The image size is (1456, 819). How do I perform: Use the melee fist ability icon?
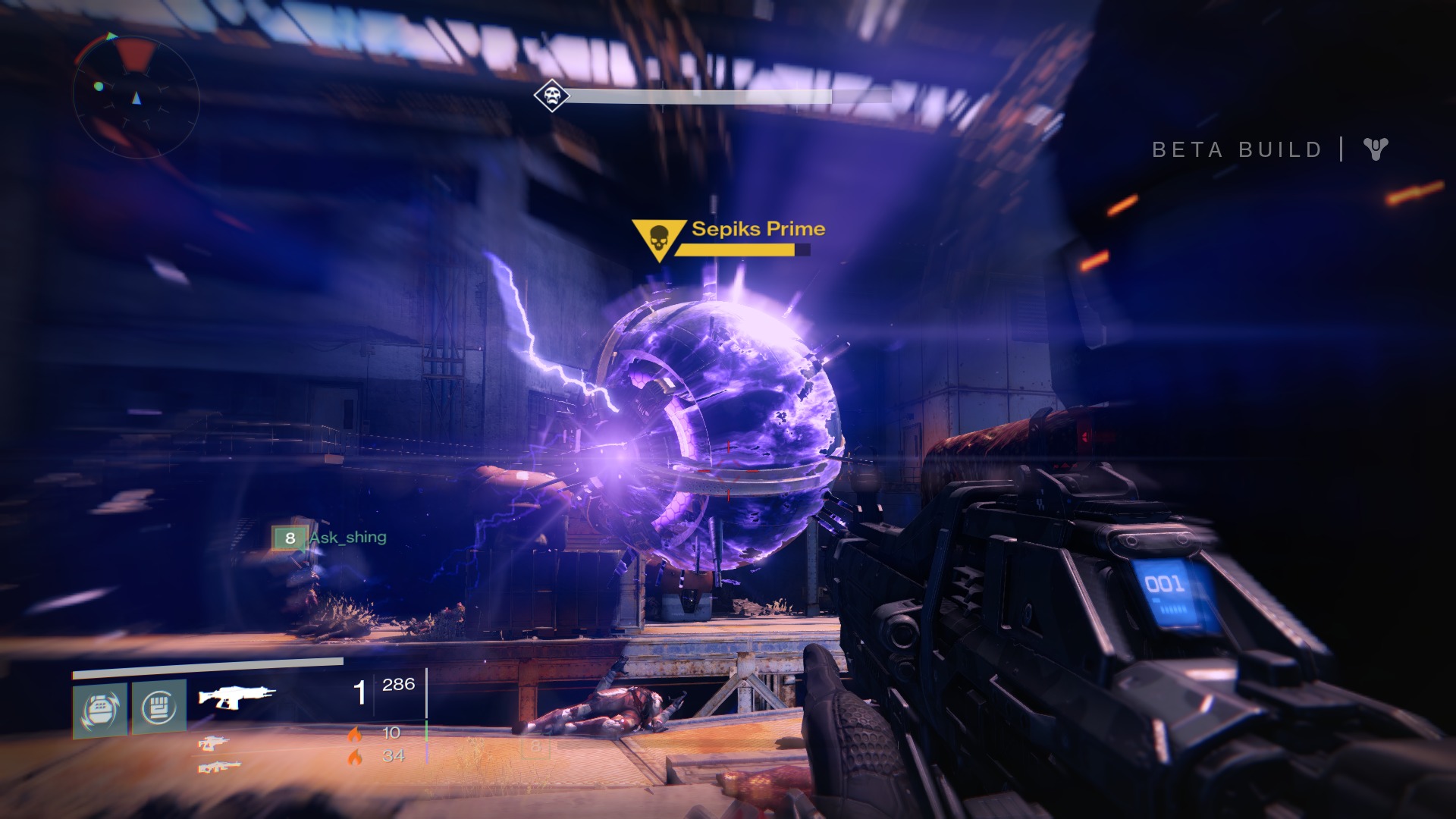coord(159,707)
